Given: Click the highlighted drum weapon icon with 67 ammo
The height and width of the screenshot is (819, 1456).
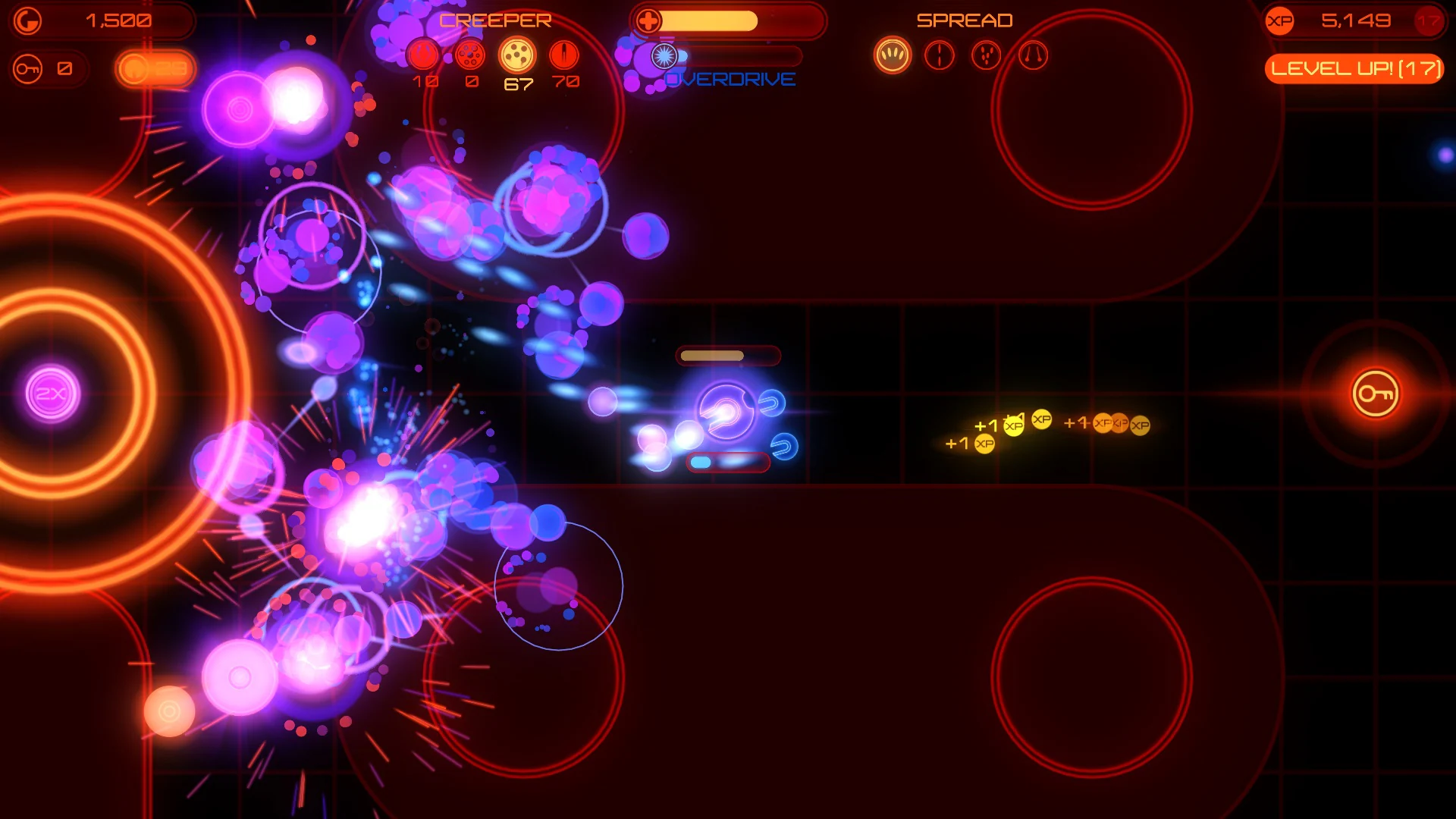Looking at the screenshot, I should point(516,55).
